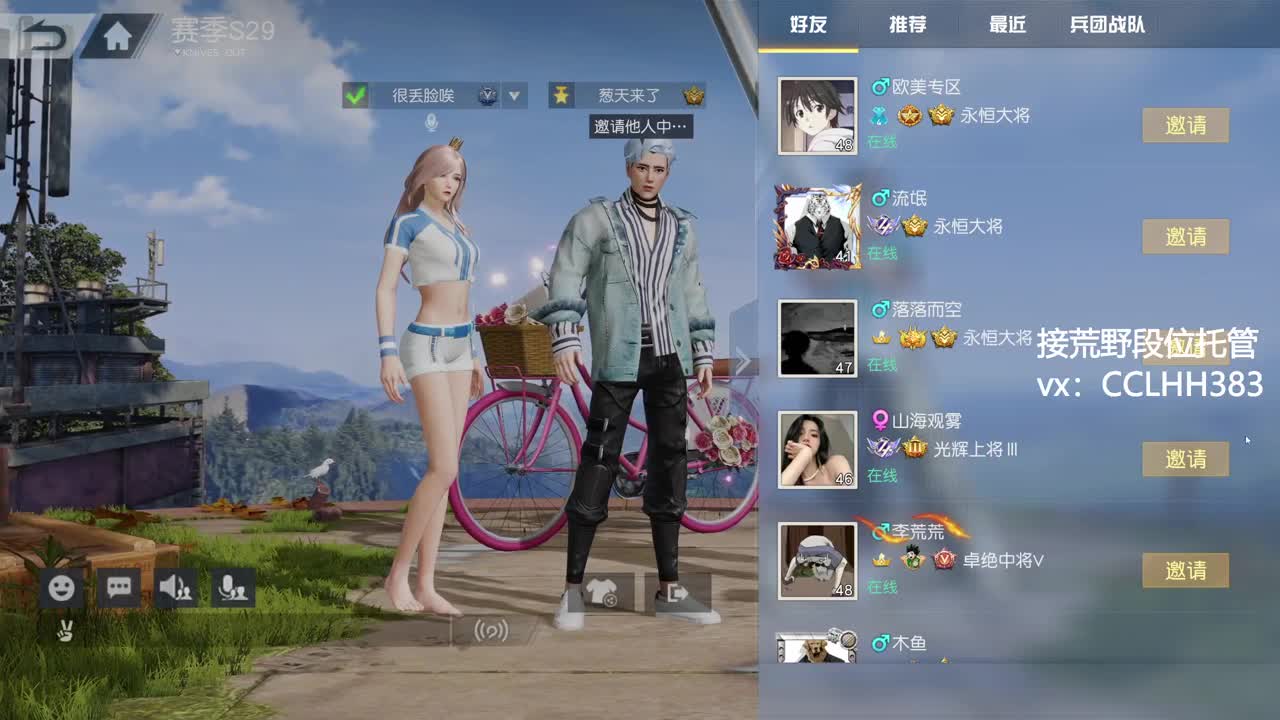
Task: Click the gold rank emblem beside 葱天来了
Action: click(695, 96)
